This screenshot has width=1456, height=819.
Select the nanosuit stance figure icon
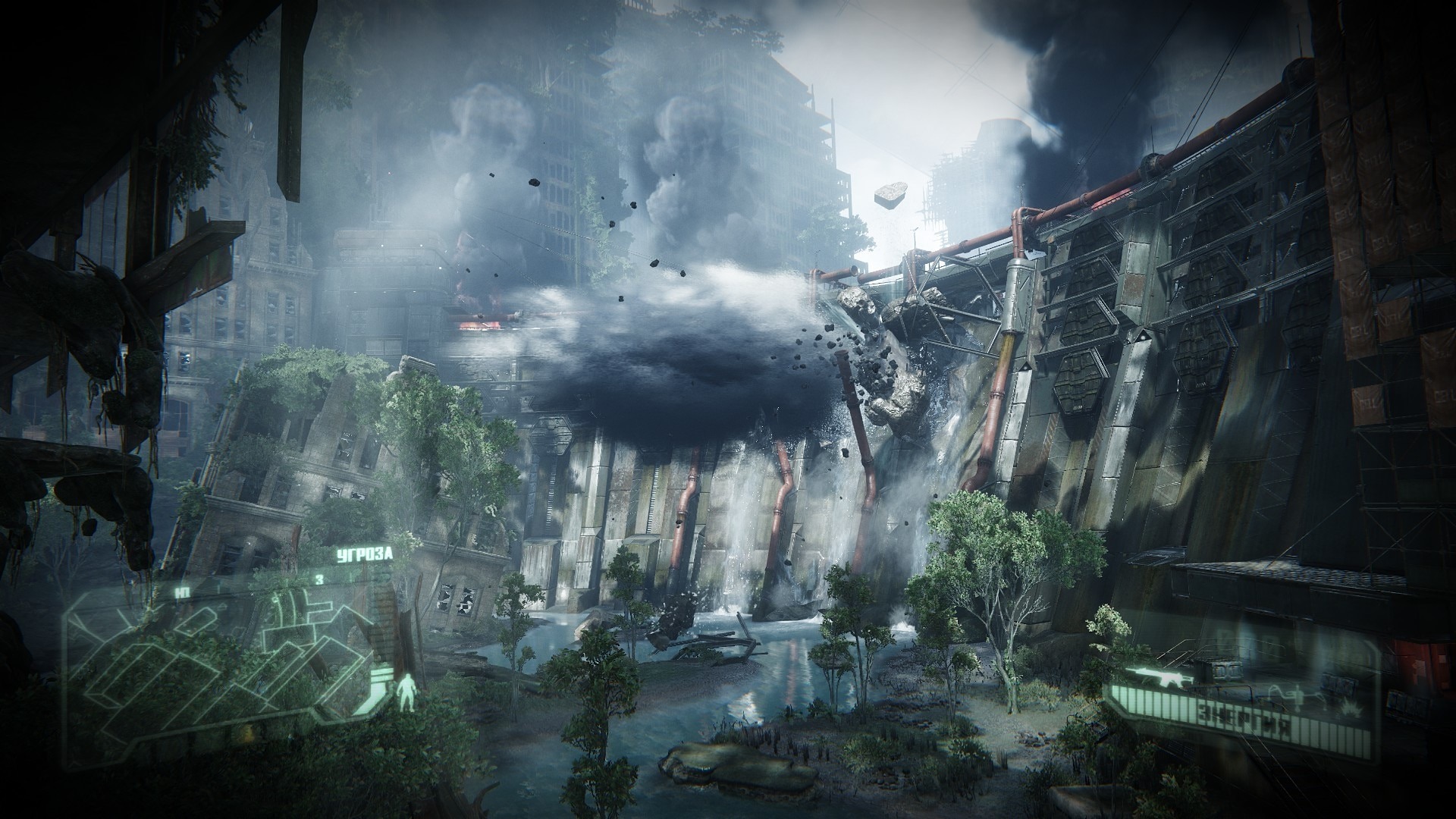click(x=407, y=691)
